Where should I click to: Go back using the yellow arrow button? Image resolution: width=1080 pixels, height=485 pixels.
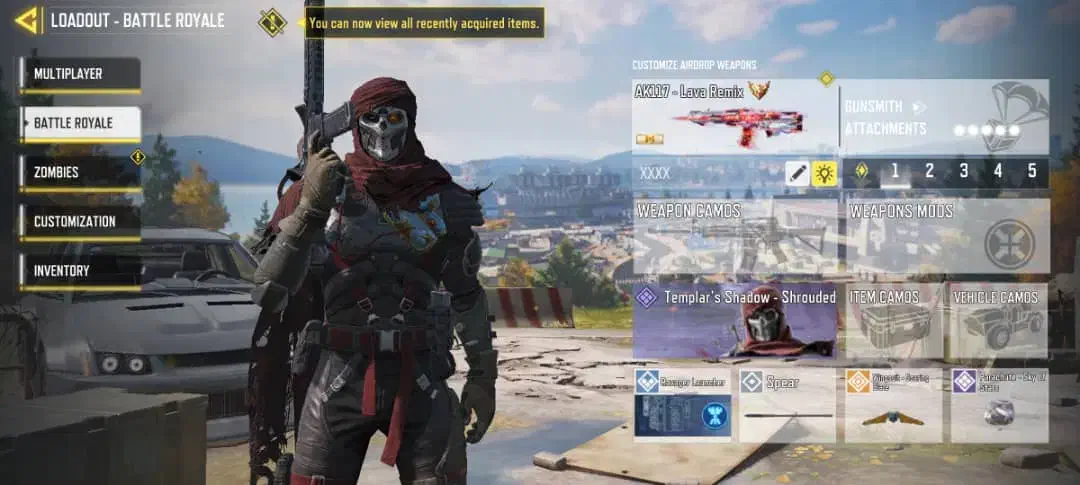[26, 20]
